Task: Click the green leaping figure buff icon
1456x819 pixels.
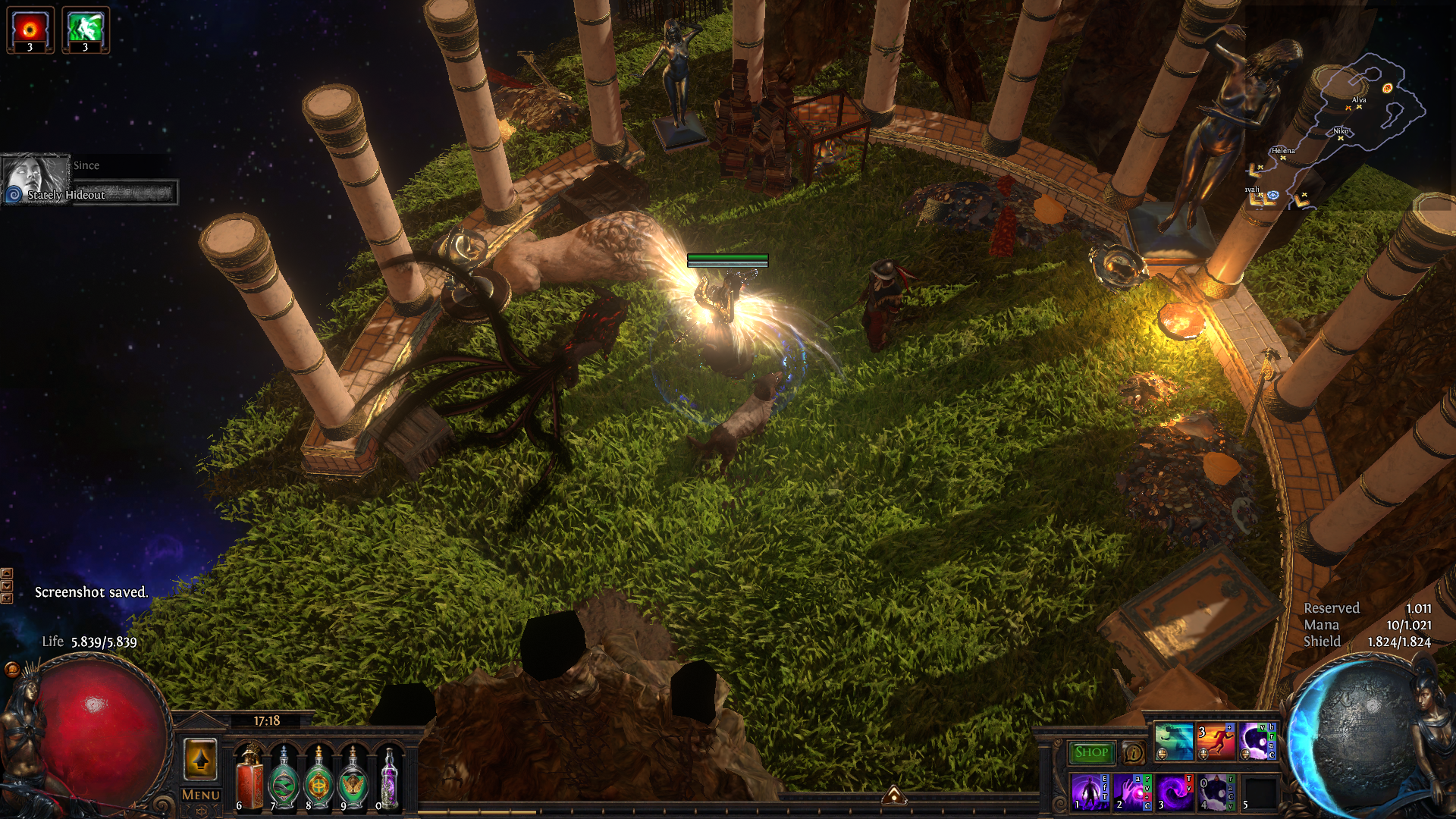Action: [85, 30]
